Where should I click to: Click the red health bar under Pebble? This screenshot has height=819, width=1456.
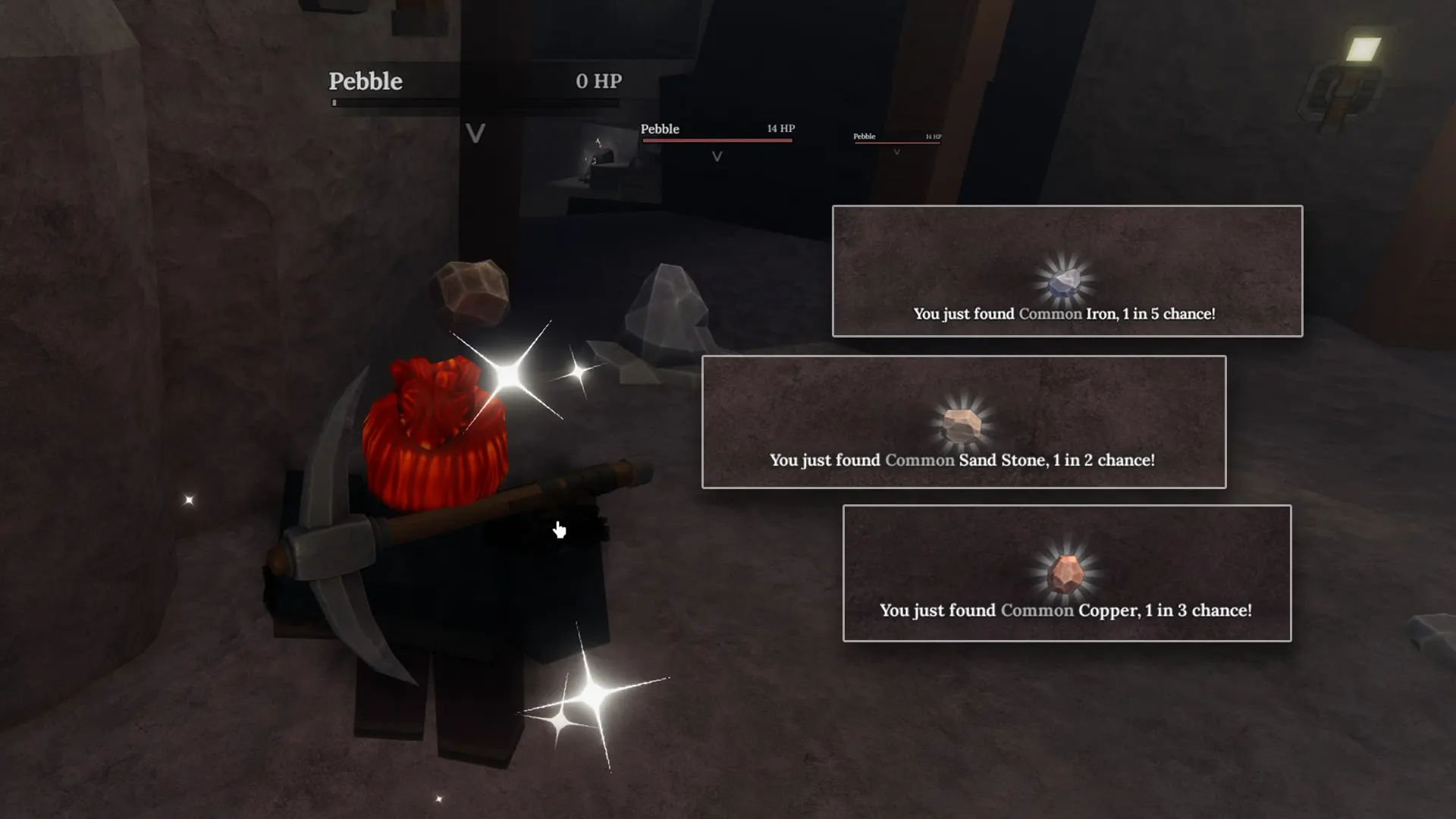tap(716, 139)
